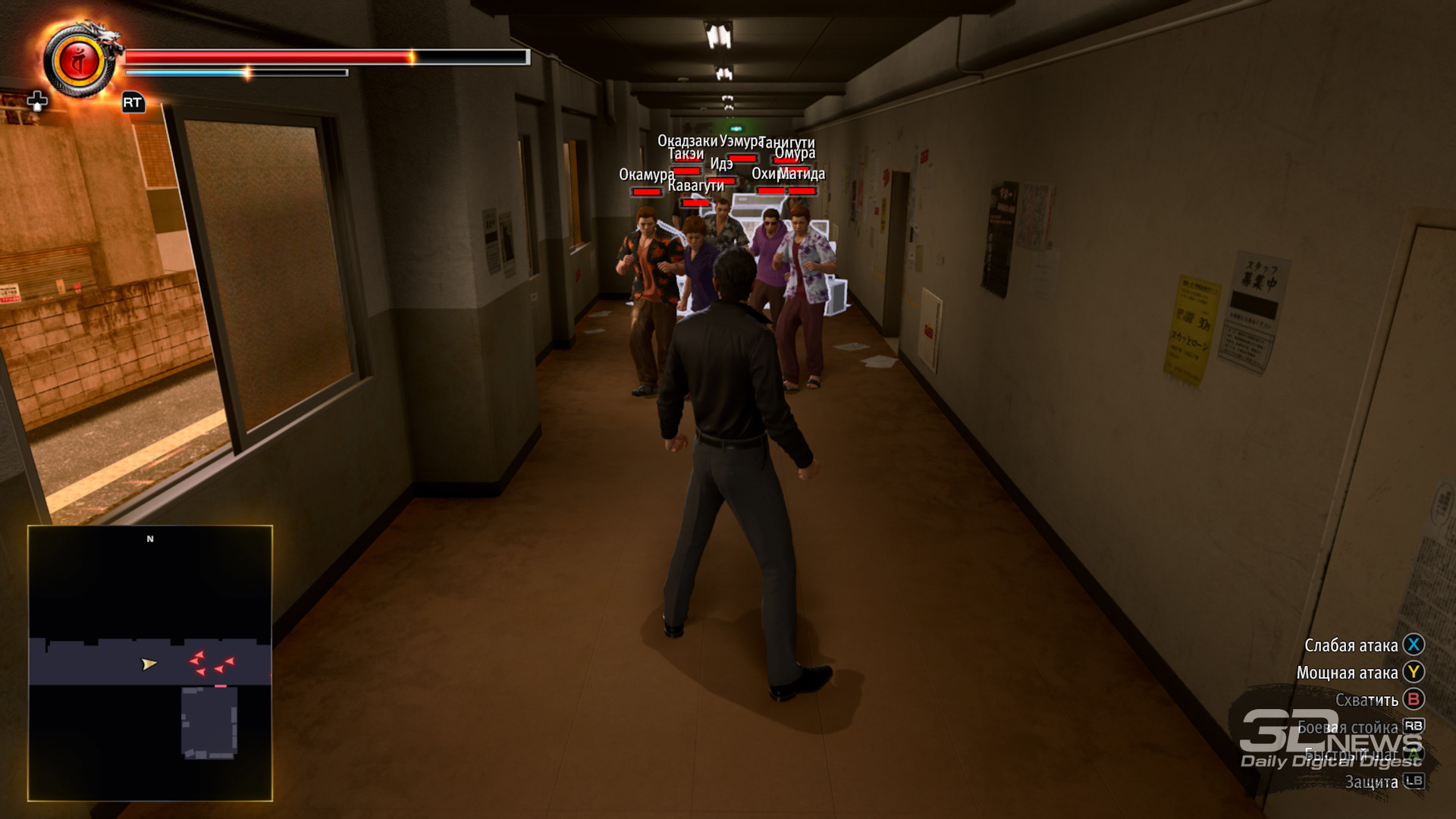The width and height of the screenshot is (1456, 819).
Task: Click the 3DNews watermark logo
Action: tap(1331, 740)
